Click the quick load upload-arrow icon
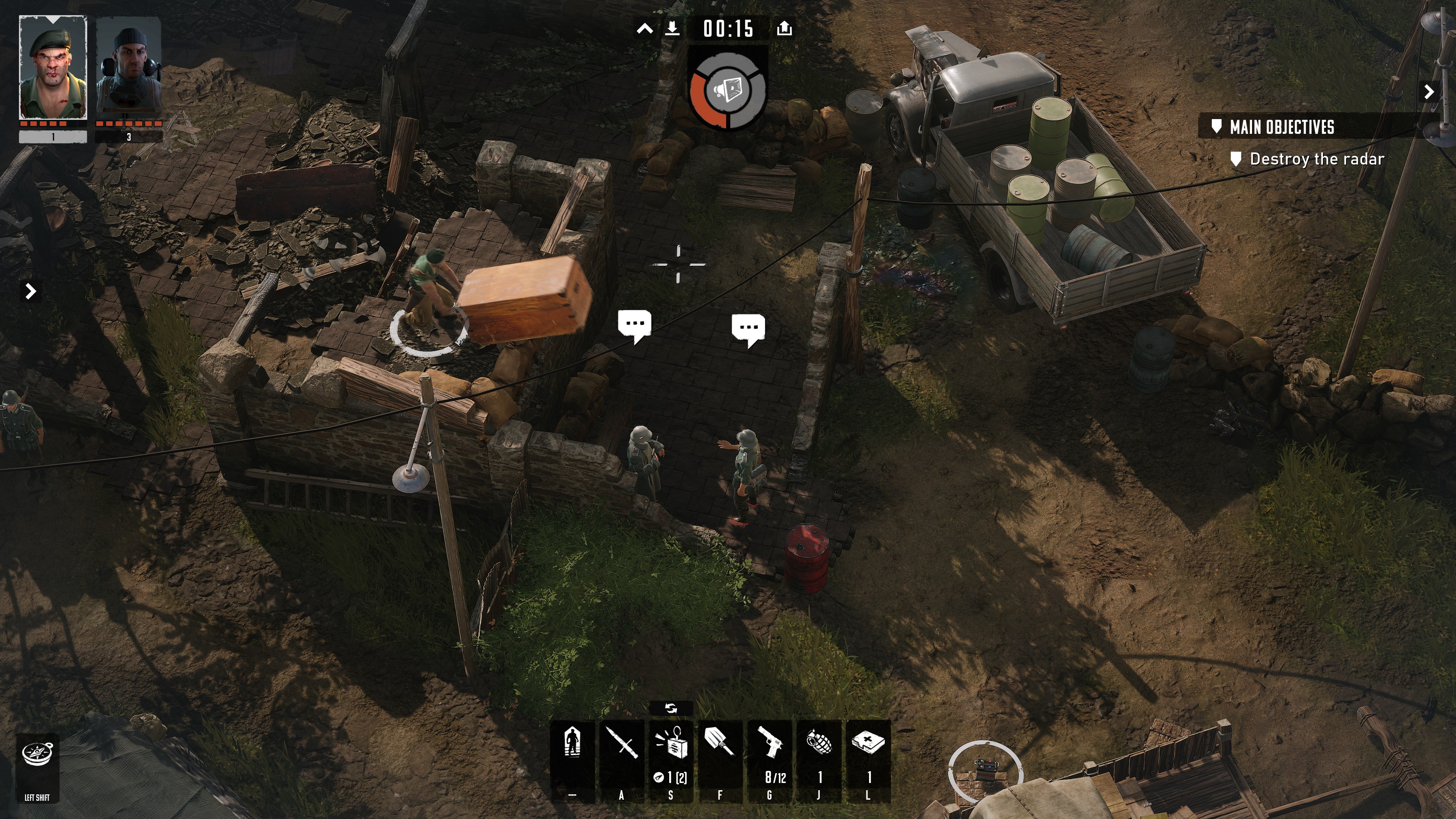Screen dimensions: 1456x819 (784, 28)
